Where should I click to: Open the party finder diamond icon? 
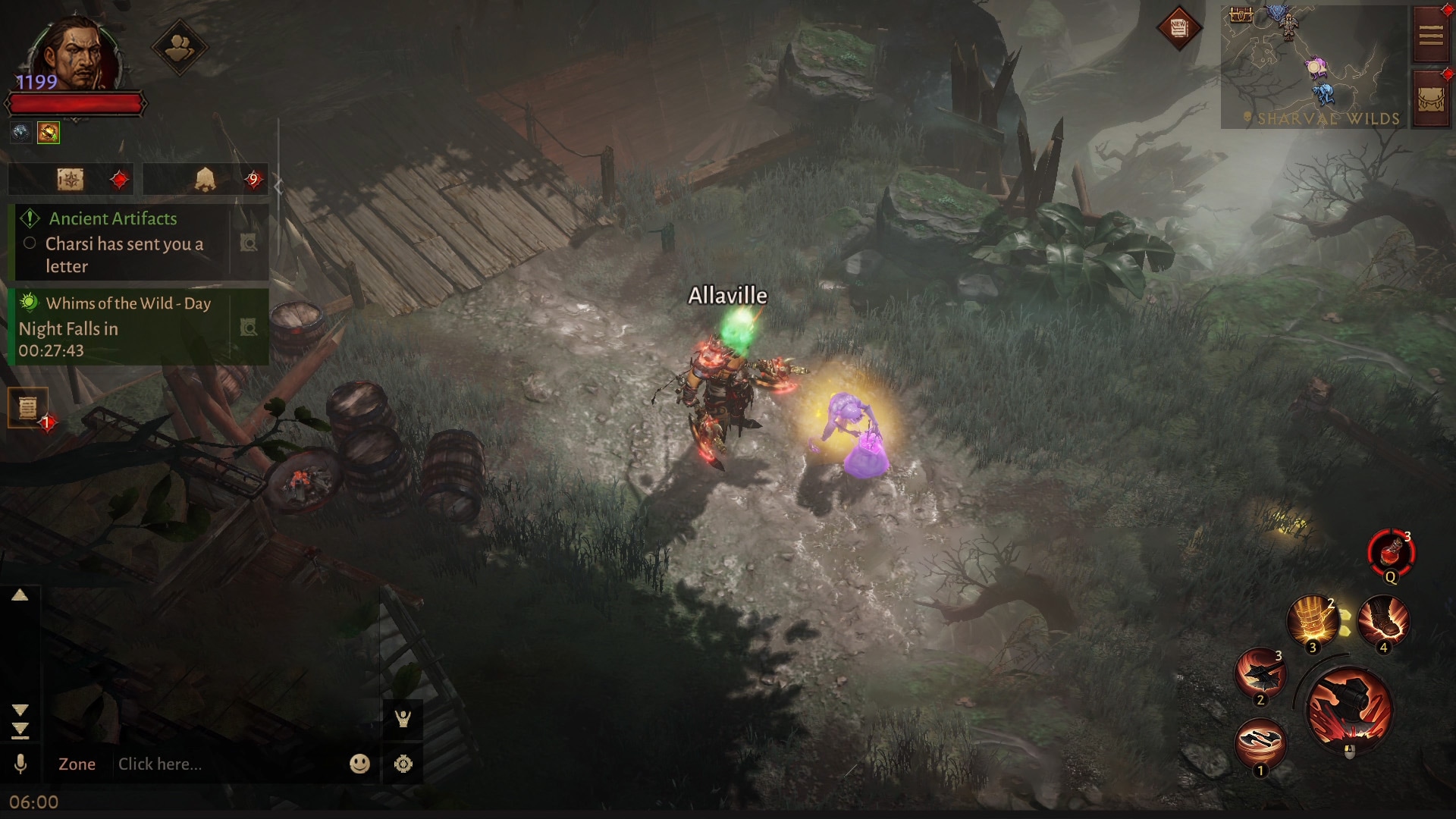point(179,48)
